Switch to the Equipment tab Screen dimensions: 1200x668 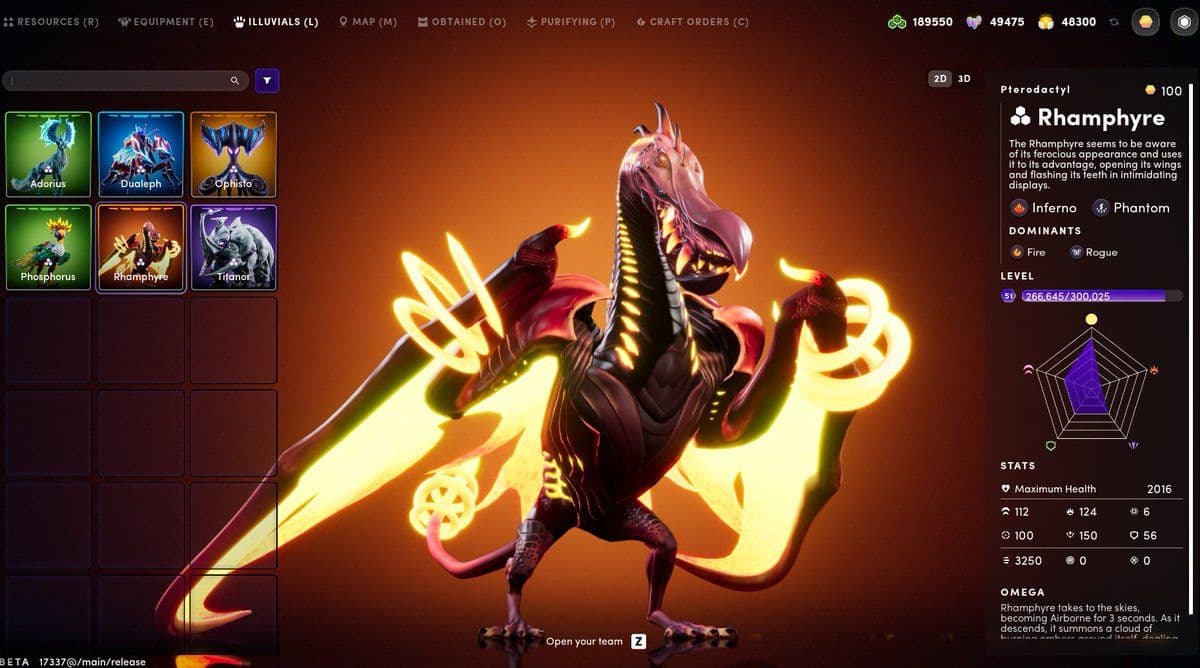166,22
